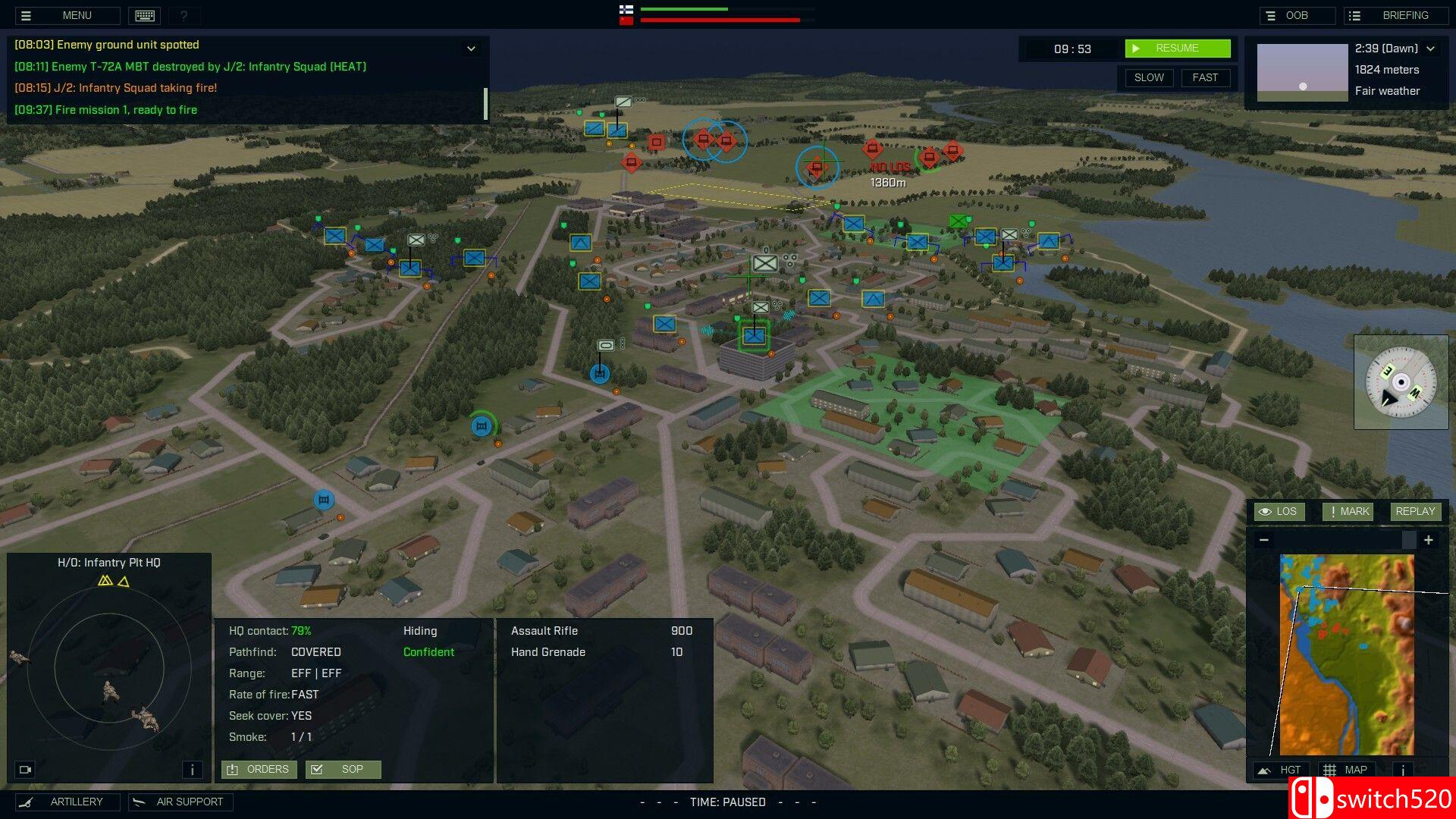Zoom out the minimap with minus

pos(1264,540)
